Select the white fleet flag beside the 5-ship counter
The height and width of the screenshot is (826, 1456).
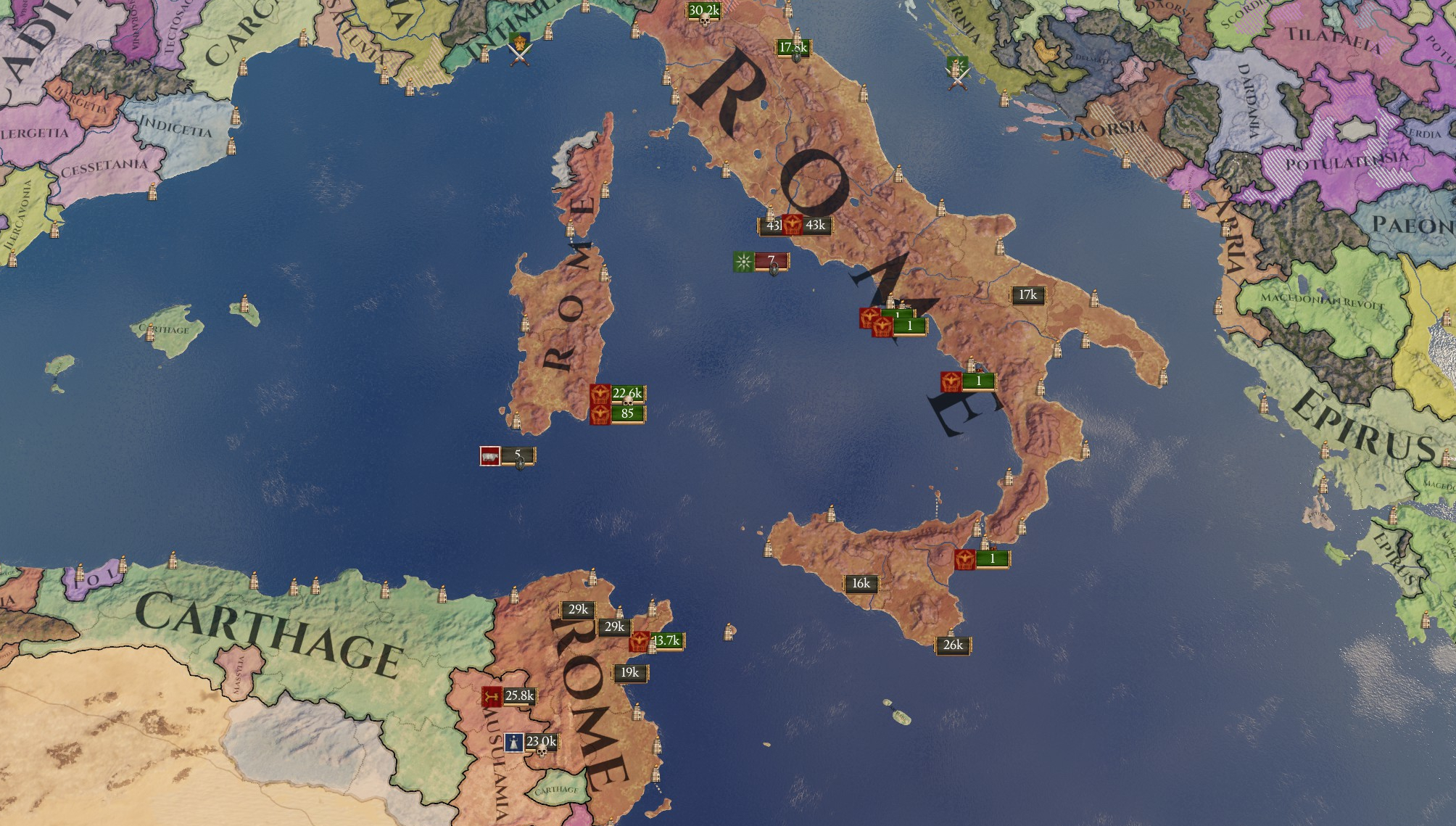coord(490,457)
